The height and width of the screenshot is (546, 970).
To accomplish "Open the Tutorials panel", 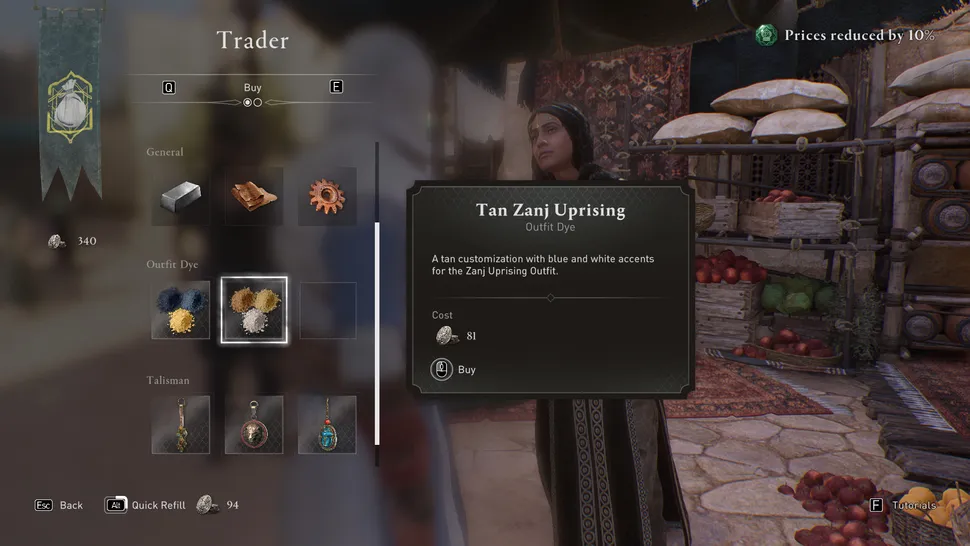I will click(904, 506).
